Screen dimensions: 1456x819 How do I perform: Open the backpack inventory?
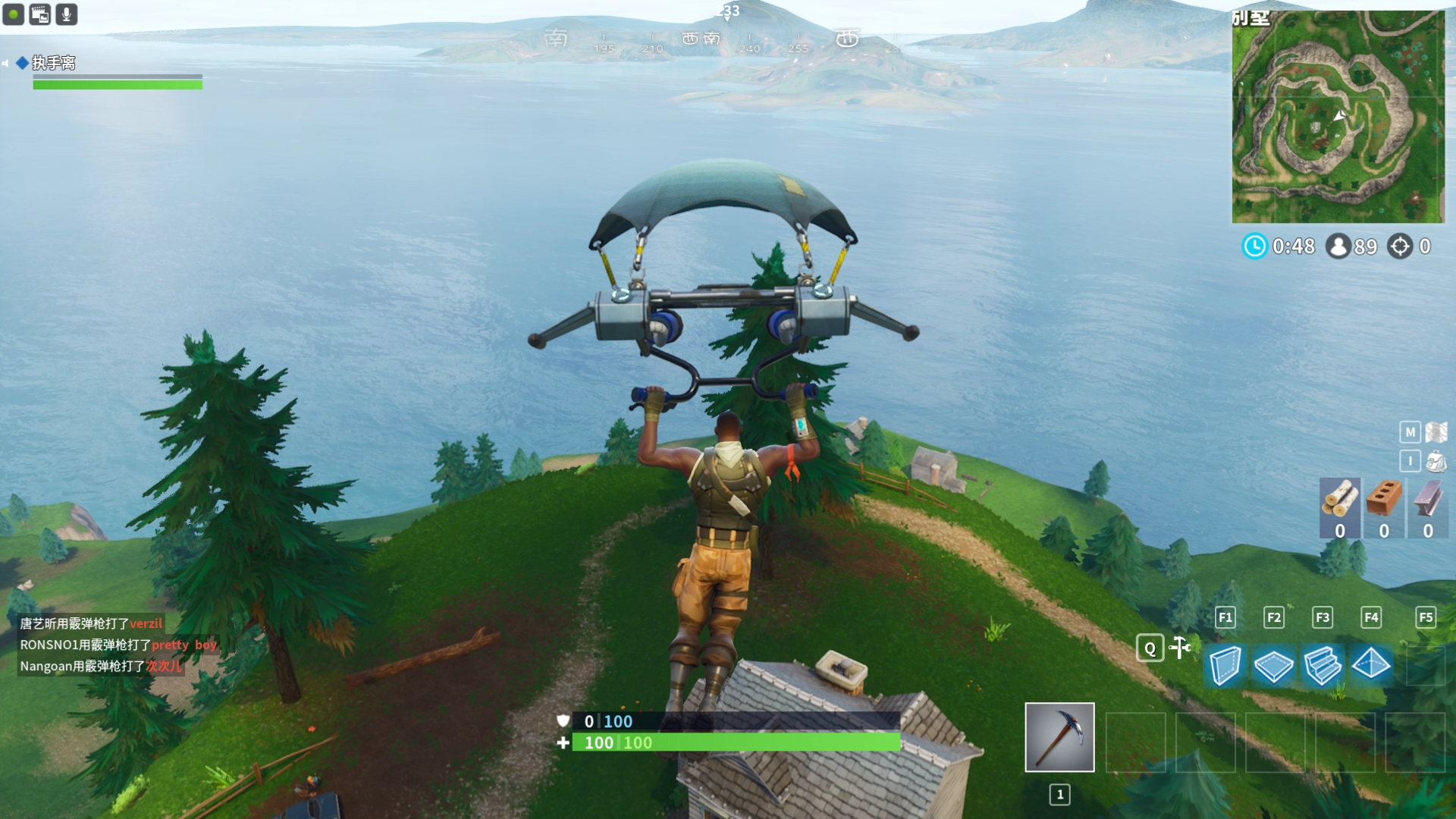pyautogui.click(x=1436, y=461)
